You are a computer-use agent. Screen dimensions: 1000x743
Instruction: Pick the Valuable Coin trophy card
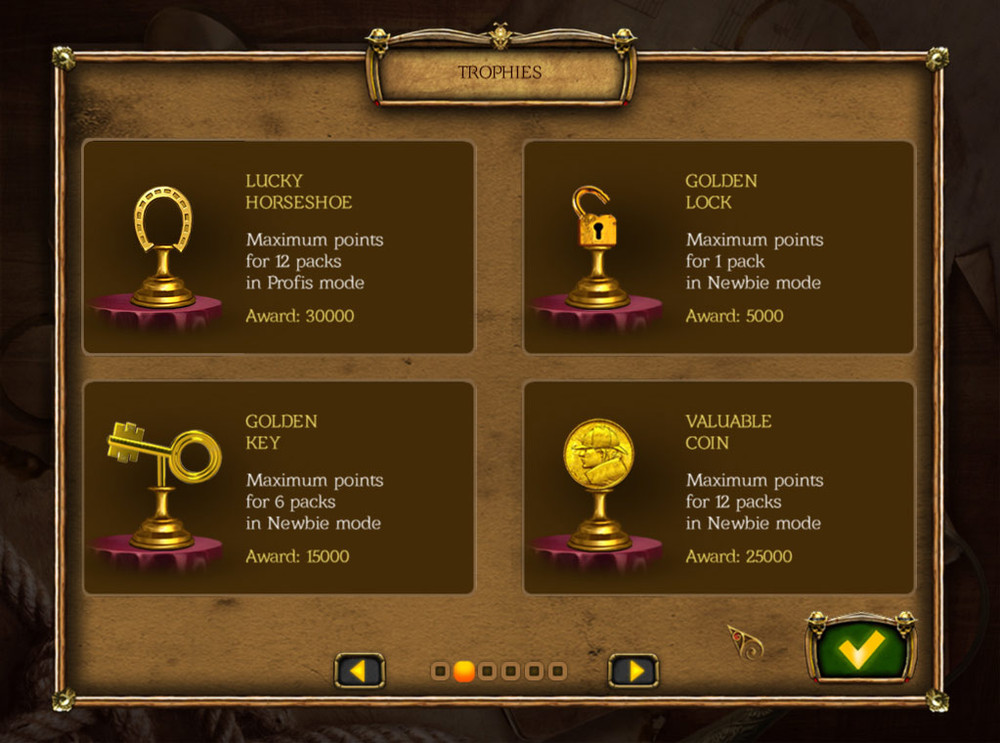718,488
